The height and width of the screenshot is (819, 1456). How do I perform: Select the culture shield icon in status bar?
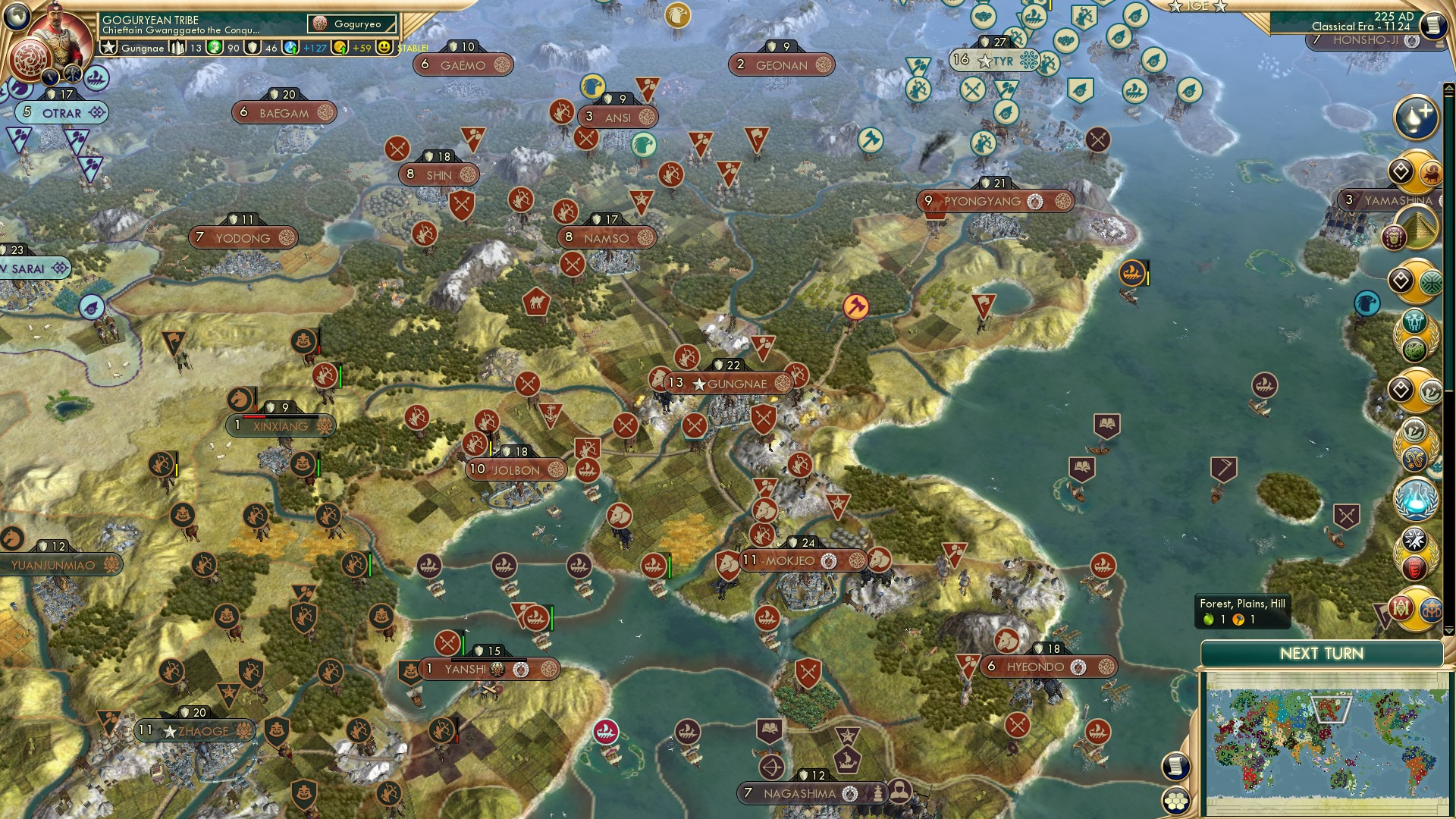253,48
